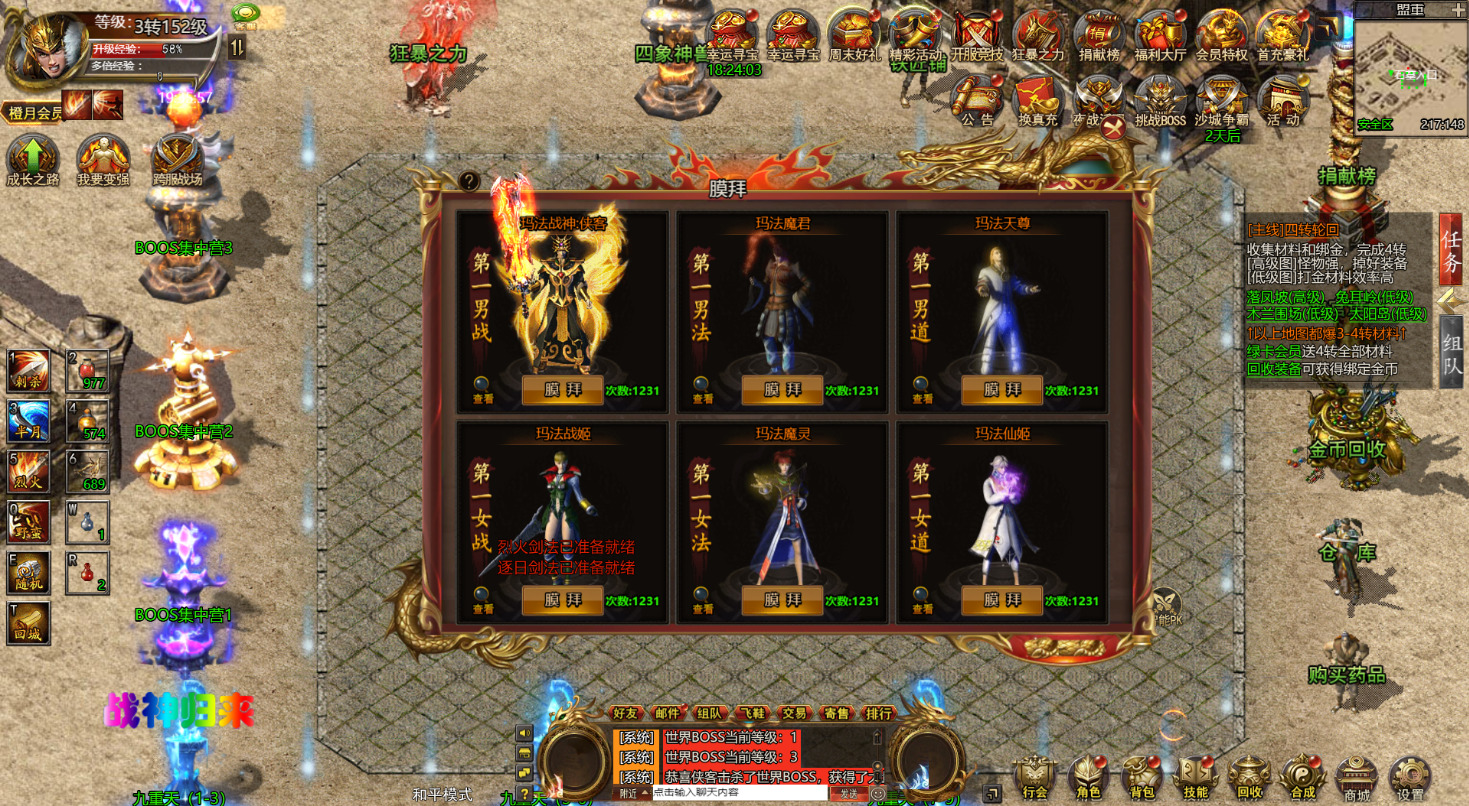Open the 技能 skills book
The image size is (1469, 806).
pos(1195,777)
